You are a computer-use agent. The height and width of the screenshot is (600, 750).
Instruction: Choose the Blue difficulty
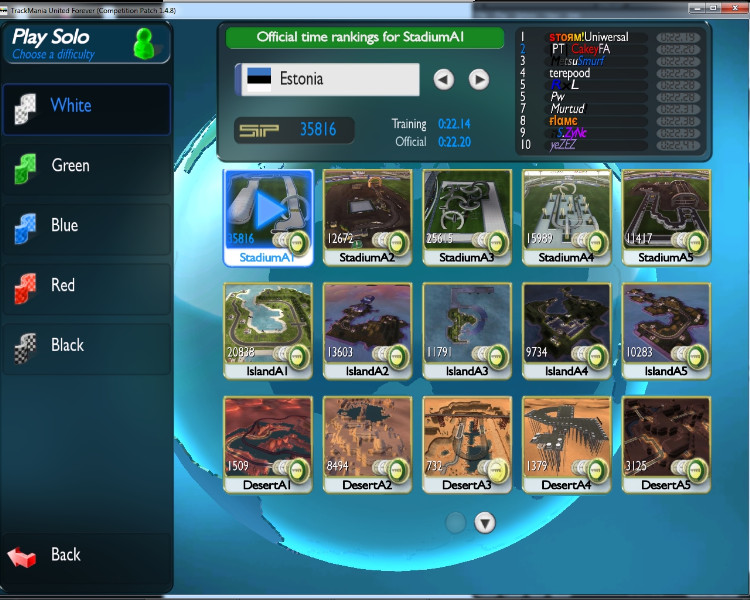pyautogui.click(x=85, y=227)
